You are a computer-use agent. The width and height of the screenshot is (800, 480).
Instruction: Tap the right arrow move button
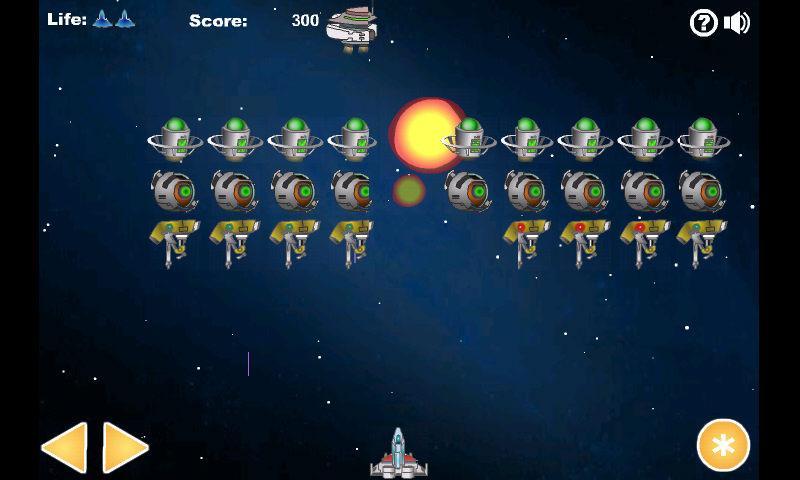125,447
